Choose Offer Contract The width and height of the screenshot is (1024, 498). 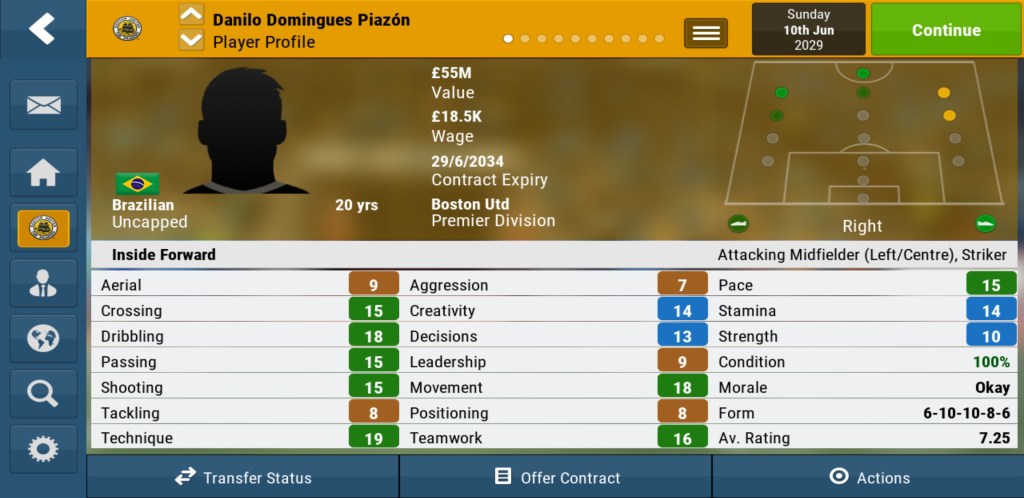pyautogui.click(x=556, y=477)
